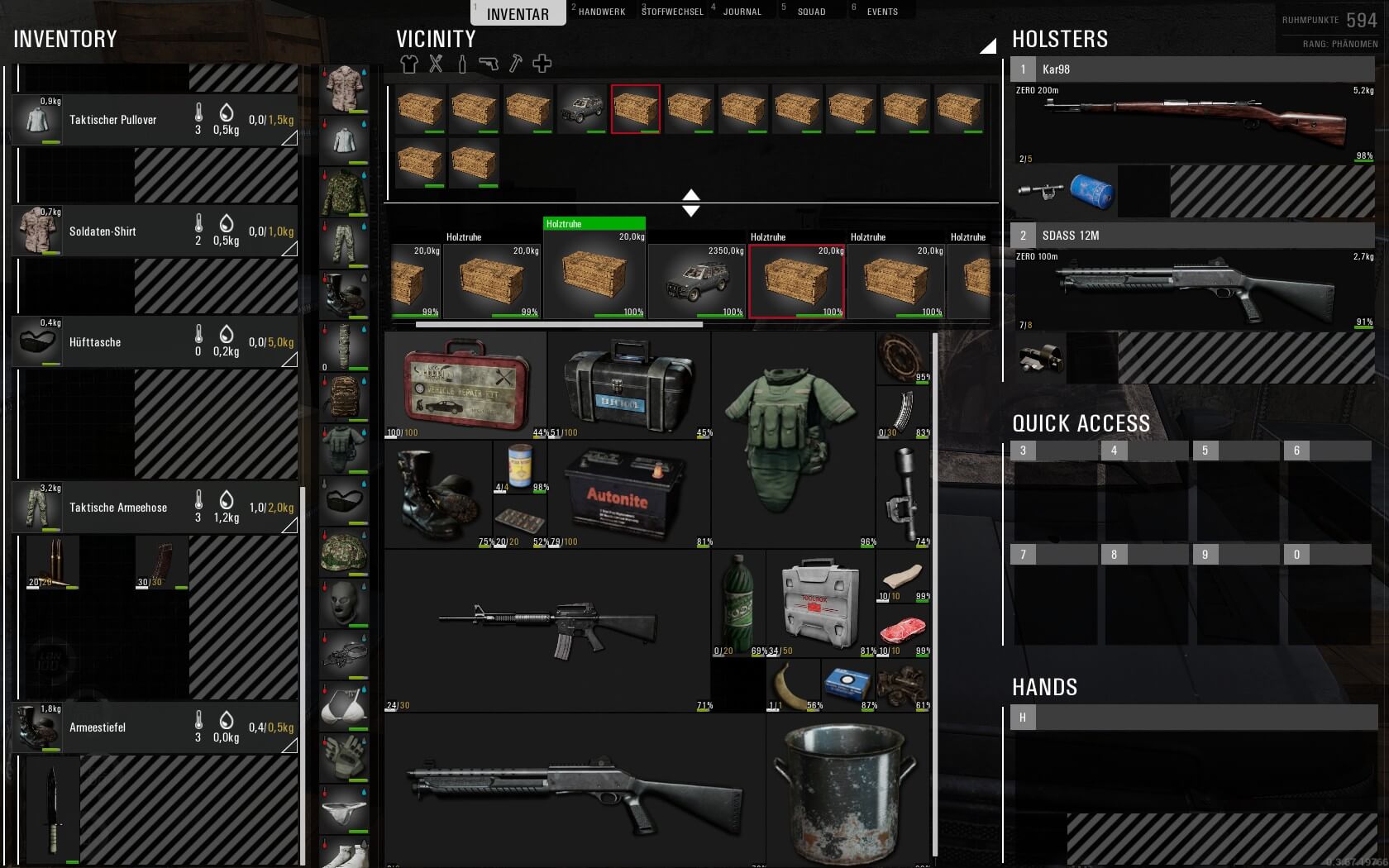Select the M16 assault rifle item
This screenshot has height=868, width=1389.
tap(547, 630)
